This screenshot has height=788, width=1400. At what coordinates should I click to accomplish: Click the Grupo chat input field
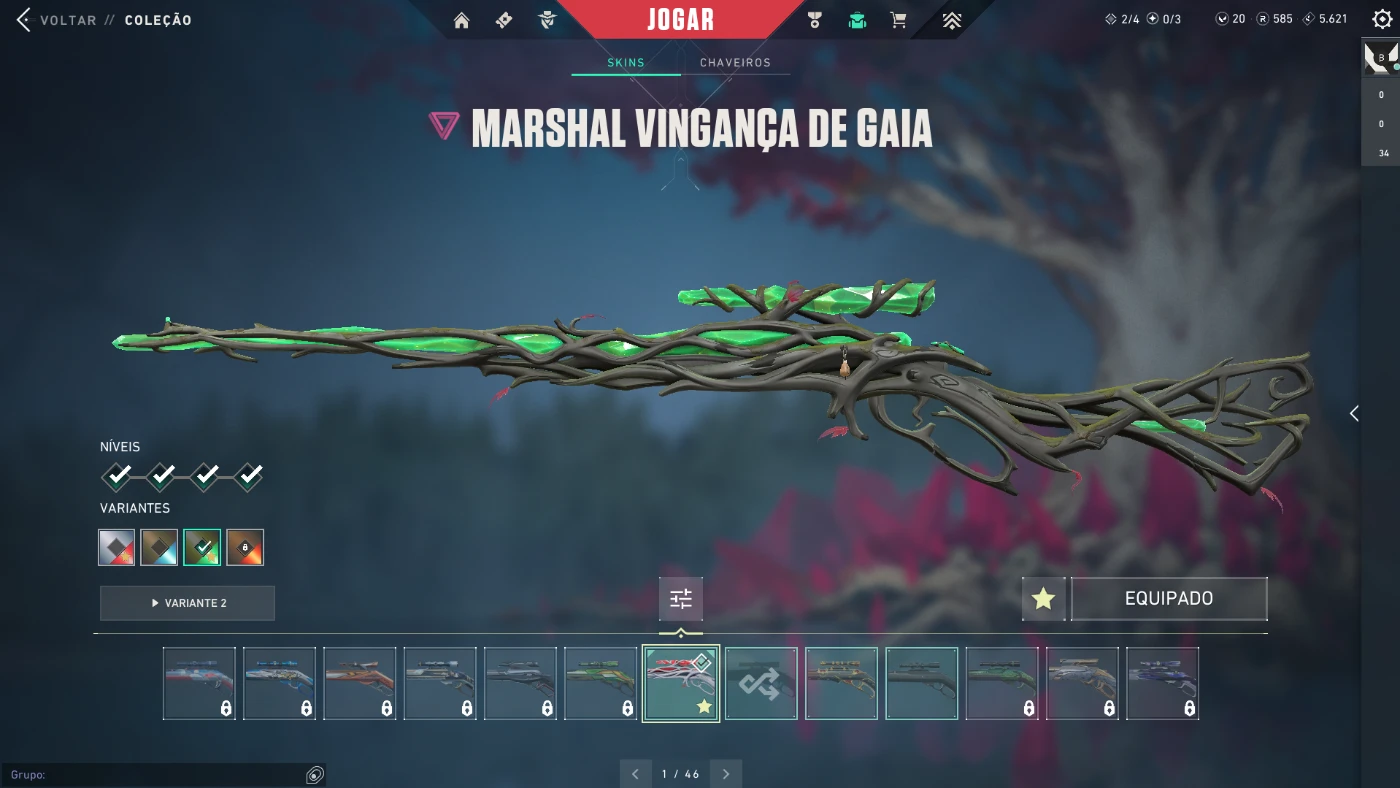pyautogui.click(x=160, y=775)
